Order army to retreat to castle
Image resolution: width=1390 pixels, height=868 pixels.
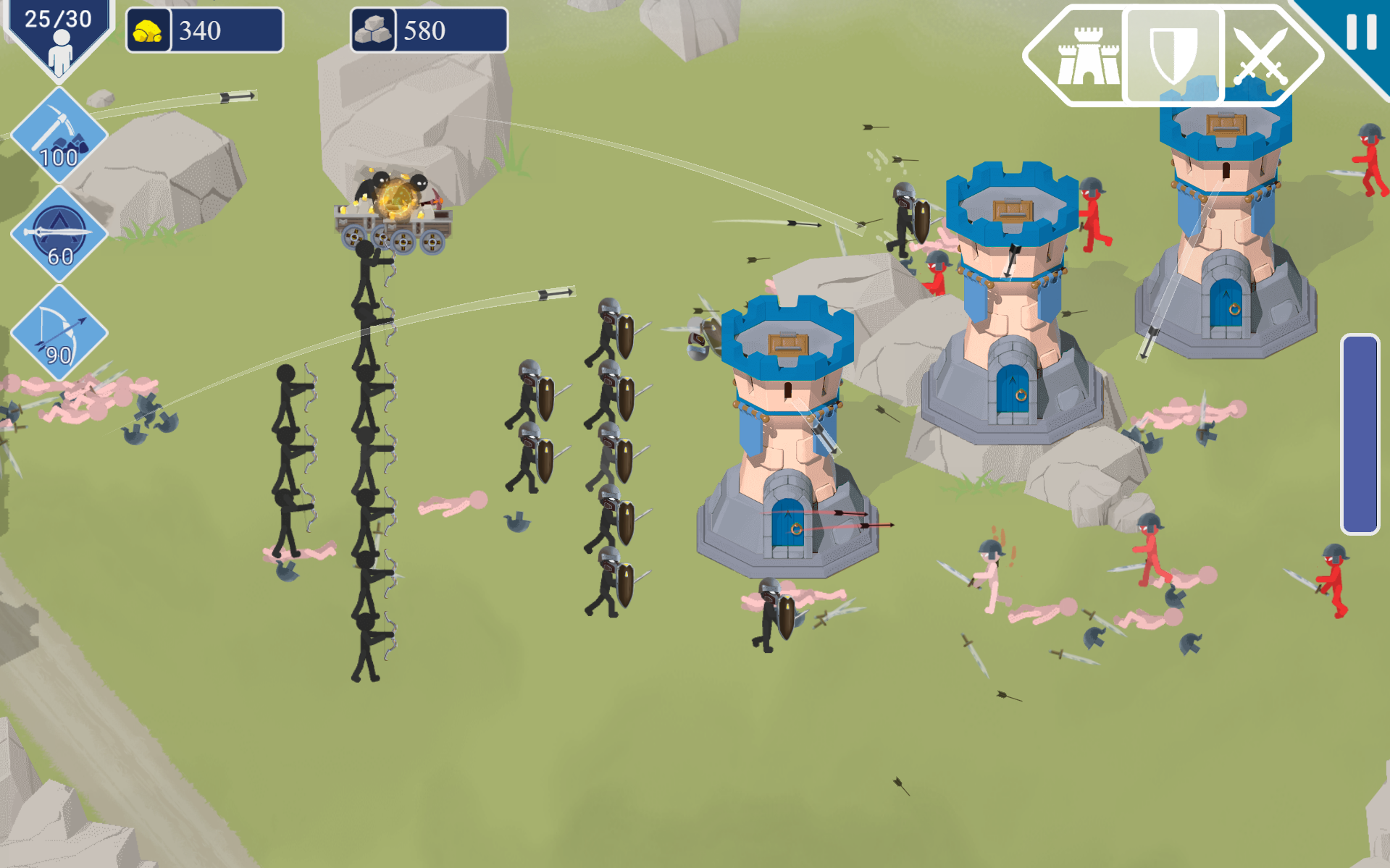pos(1087,56)
